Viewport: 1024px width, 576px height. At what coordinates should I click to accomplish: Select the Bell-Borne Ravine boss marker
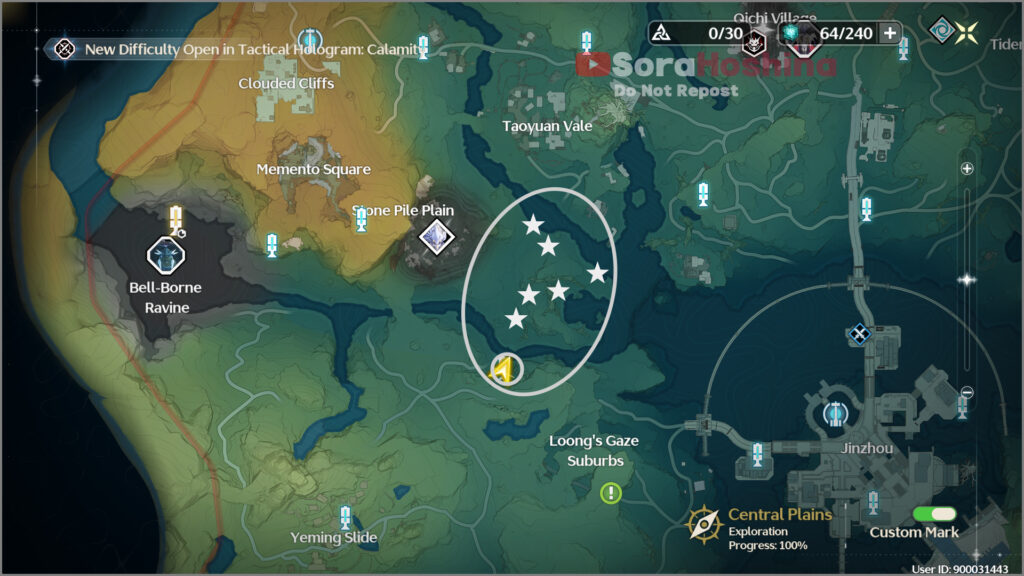(x=165, y=255)
